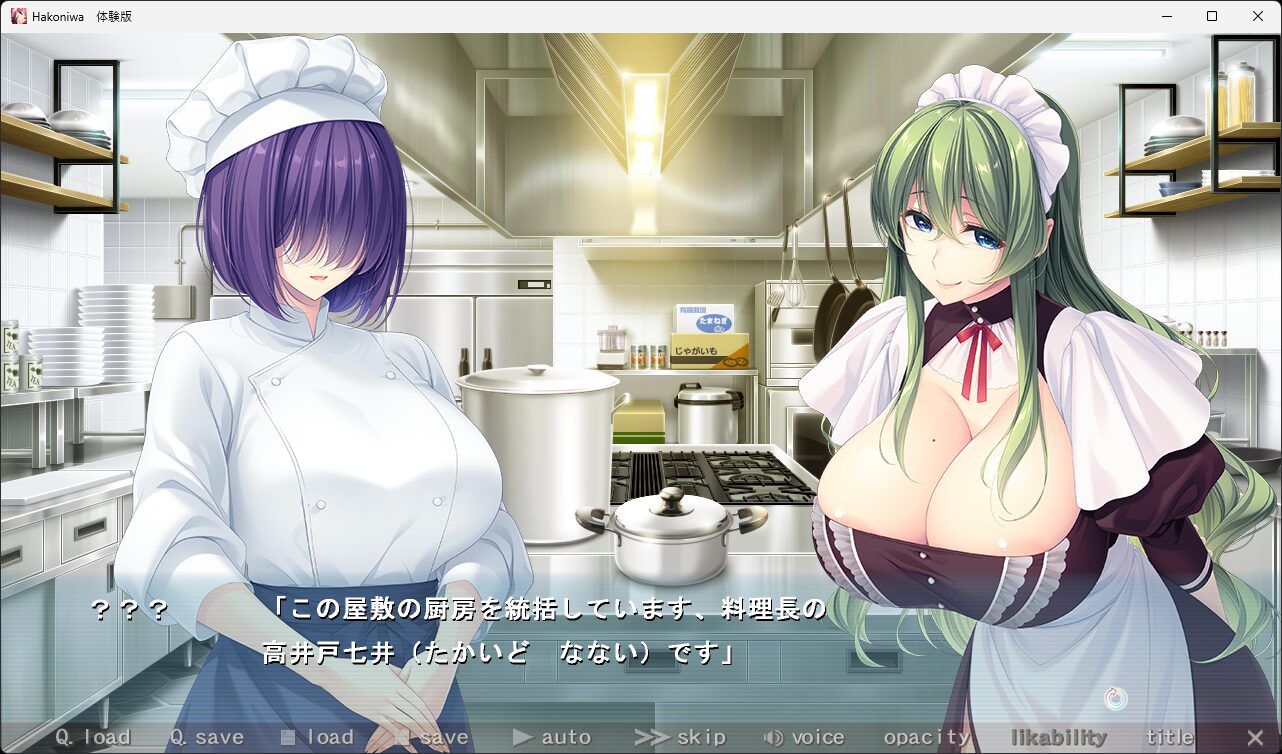Hide the message window with the X
Viewport: 1282px width, 754px height.
pos(1255,738)
